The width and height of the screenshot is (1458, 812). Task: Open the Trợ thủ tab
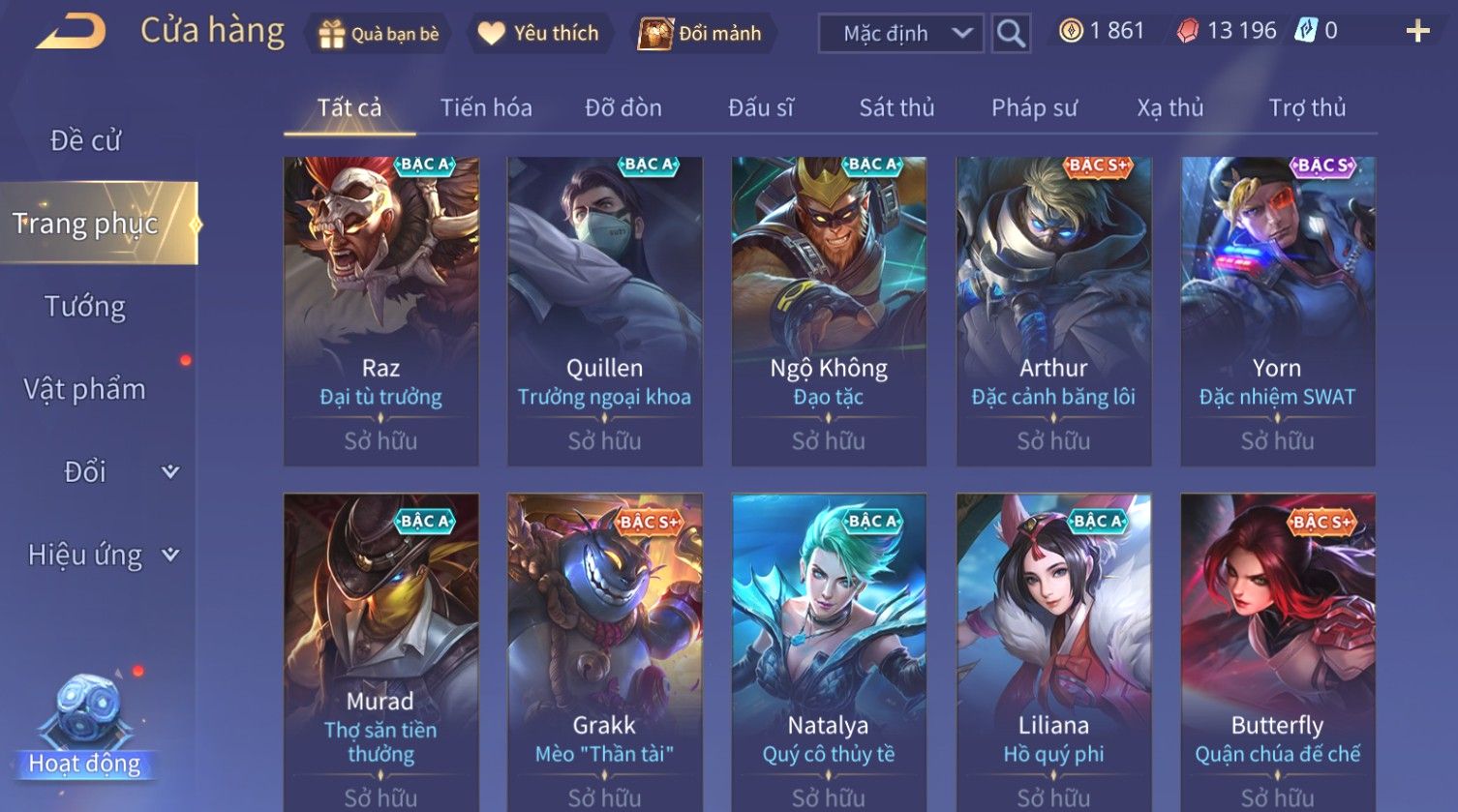tap(1307, 107)
